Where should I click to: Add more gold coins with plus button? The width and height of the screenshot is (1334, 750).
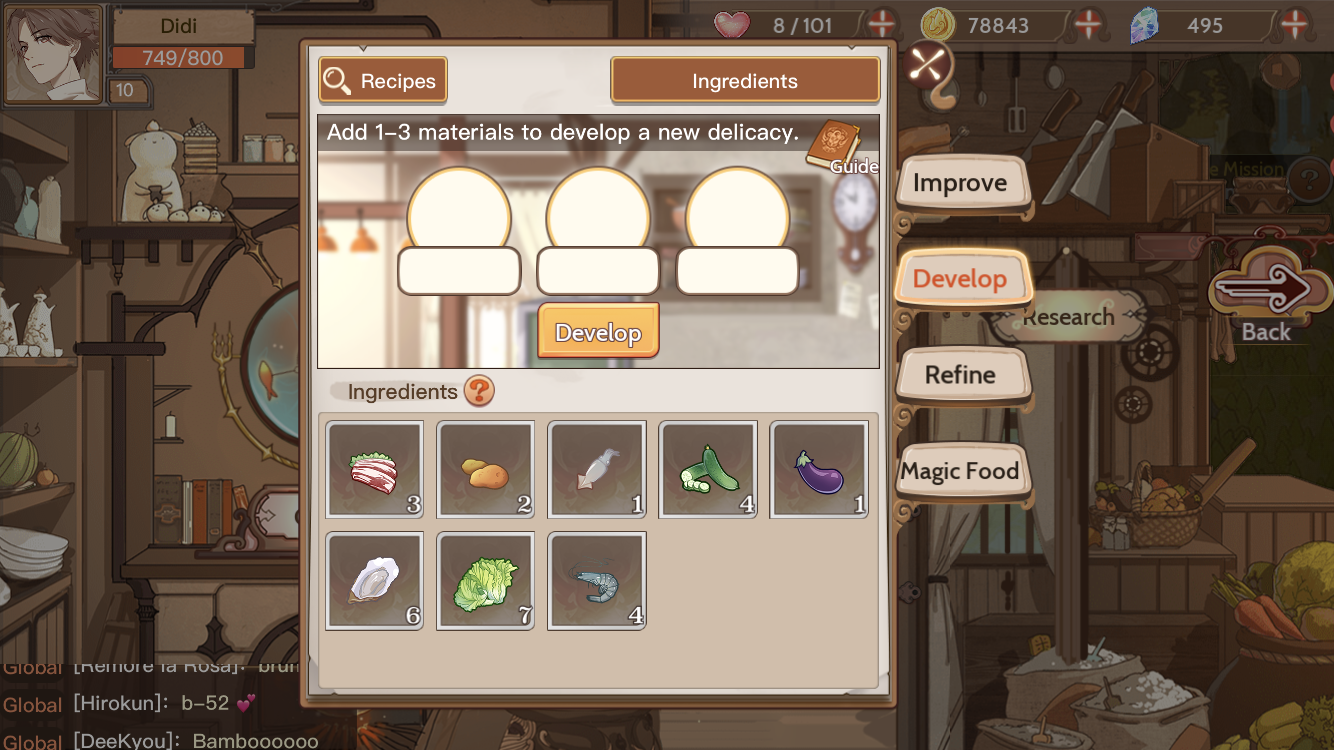pos(1088,24)
